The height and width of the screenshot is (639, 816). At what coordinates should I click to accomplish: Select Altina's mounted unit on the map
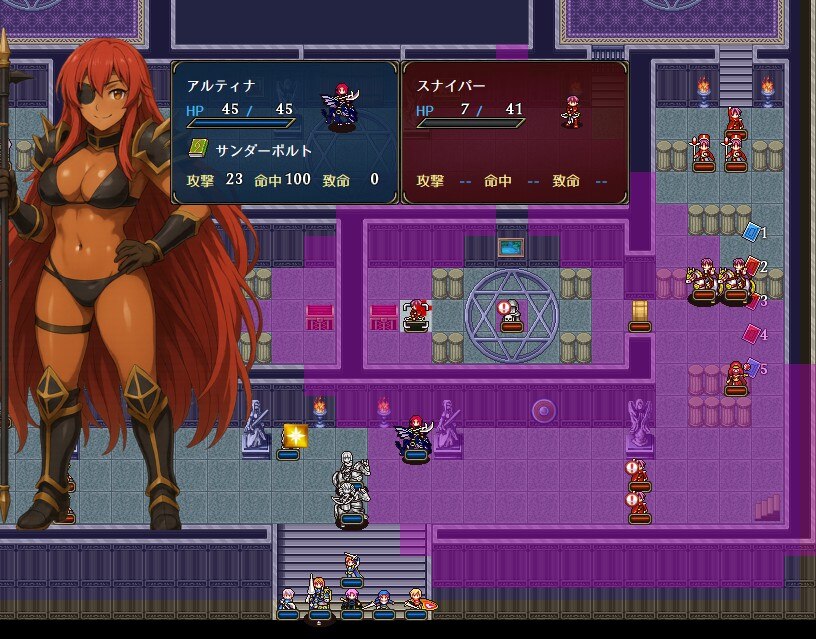[416, 437]
